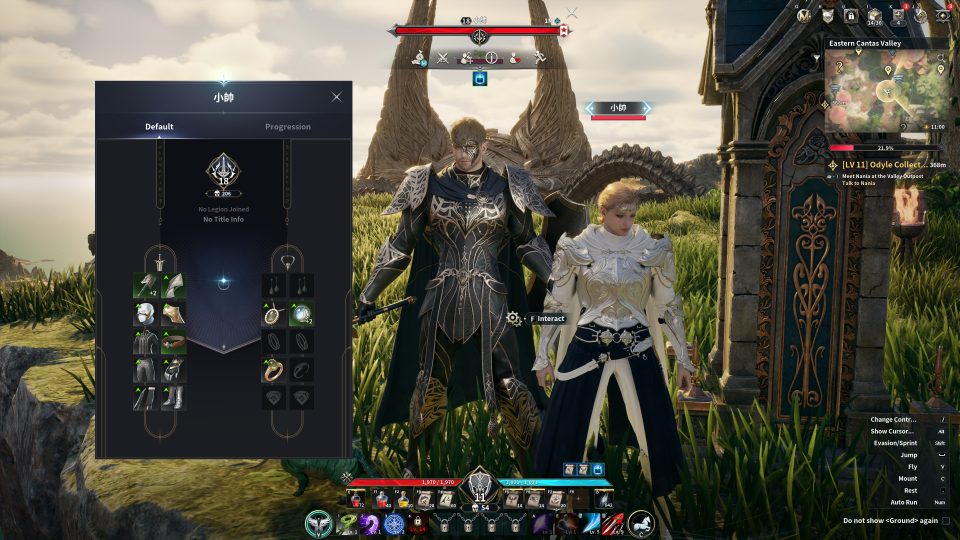Open the inventory bag icon showing 14/36

click(x=874, y=15)
